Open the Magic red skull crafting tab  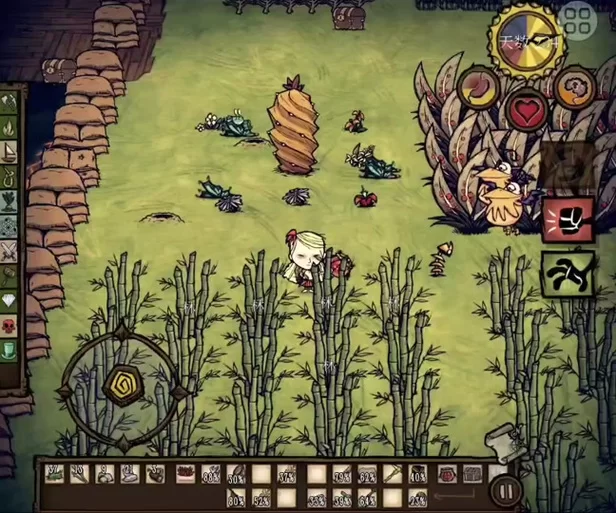click(10, 325)
